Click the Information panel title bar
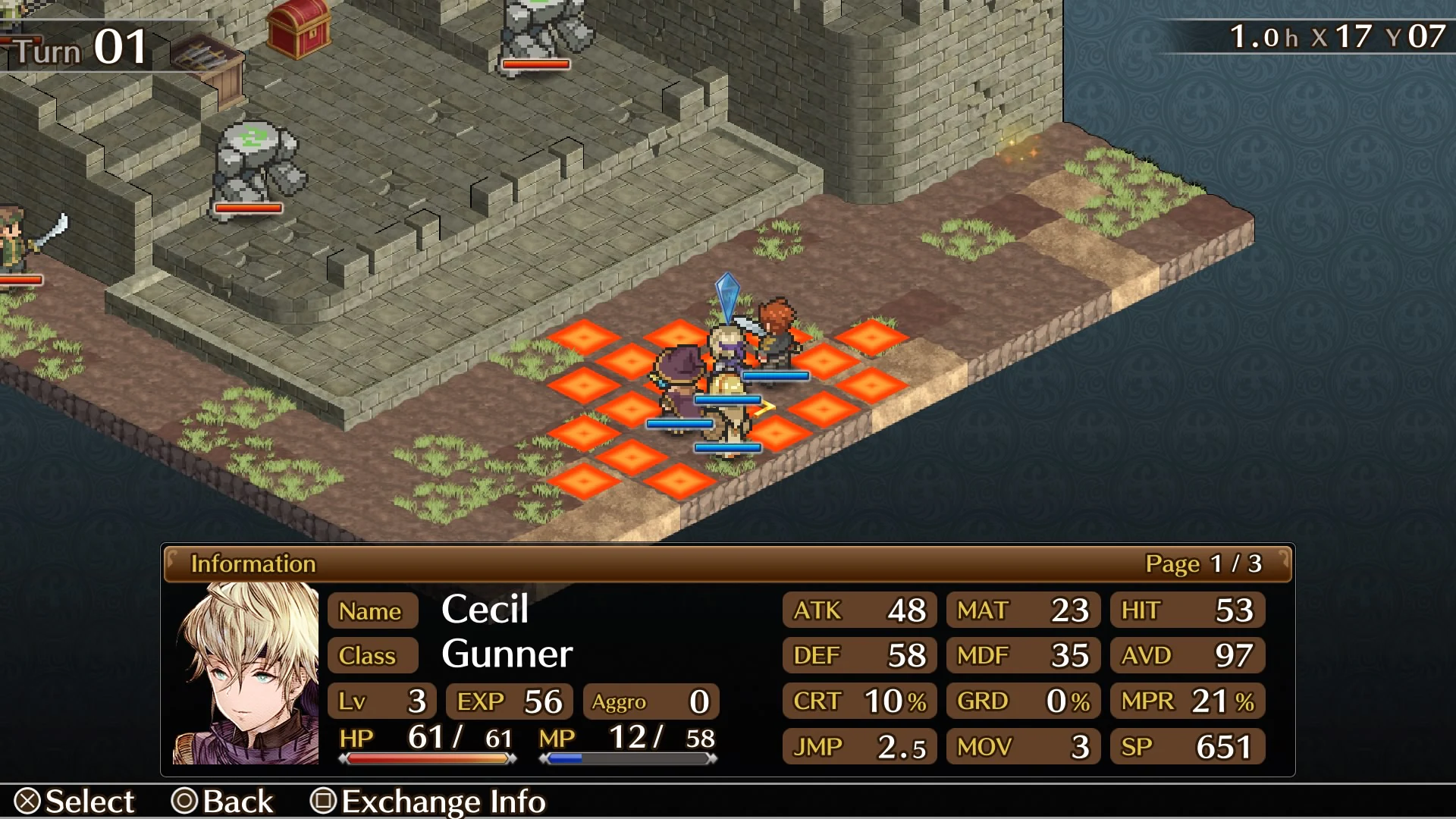 [254, 563]
